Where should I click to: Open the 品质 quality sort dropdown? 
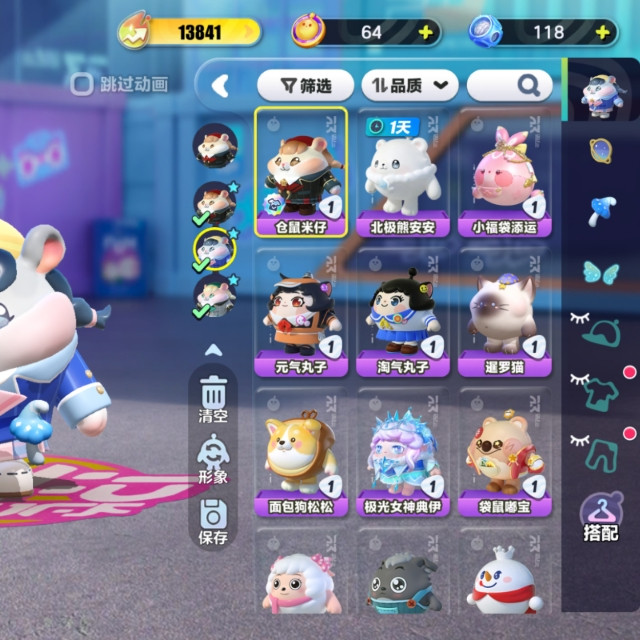408,85
